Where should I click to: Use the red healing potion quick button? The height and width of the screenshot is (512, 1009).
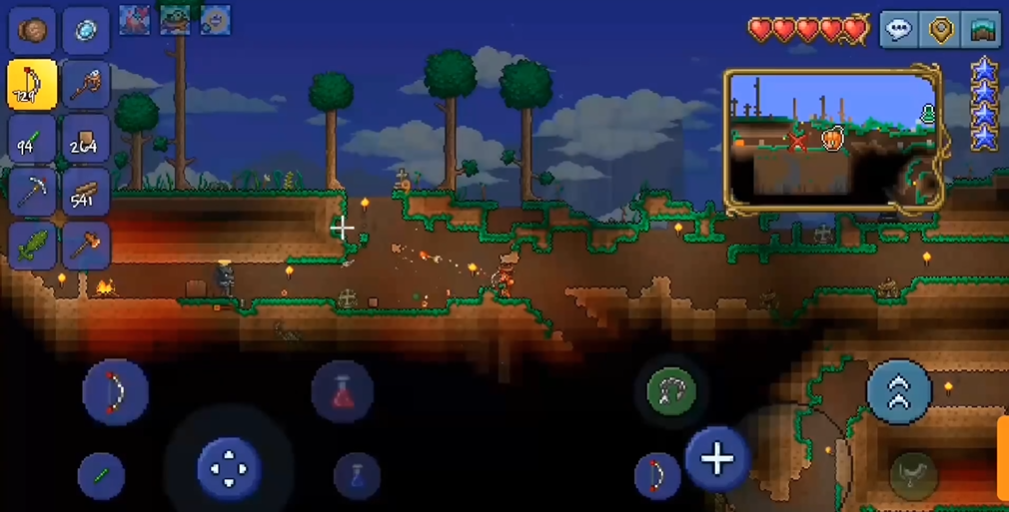tap(342, 392)
